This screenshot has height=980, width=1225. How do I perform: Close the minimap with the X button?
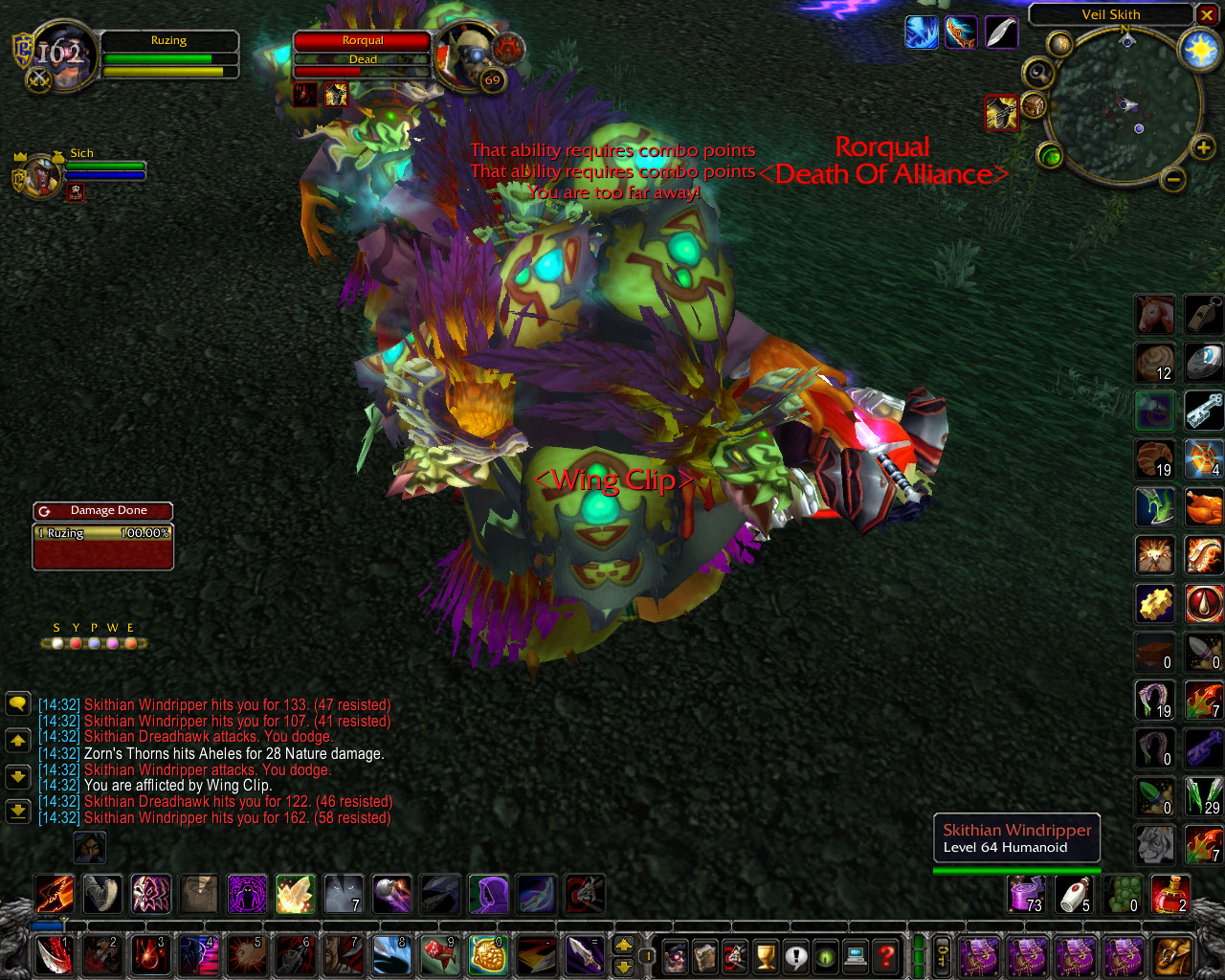(1207, 14)
